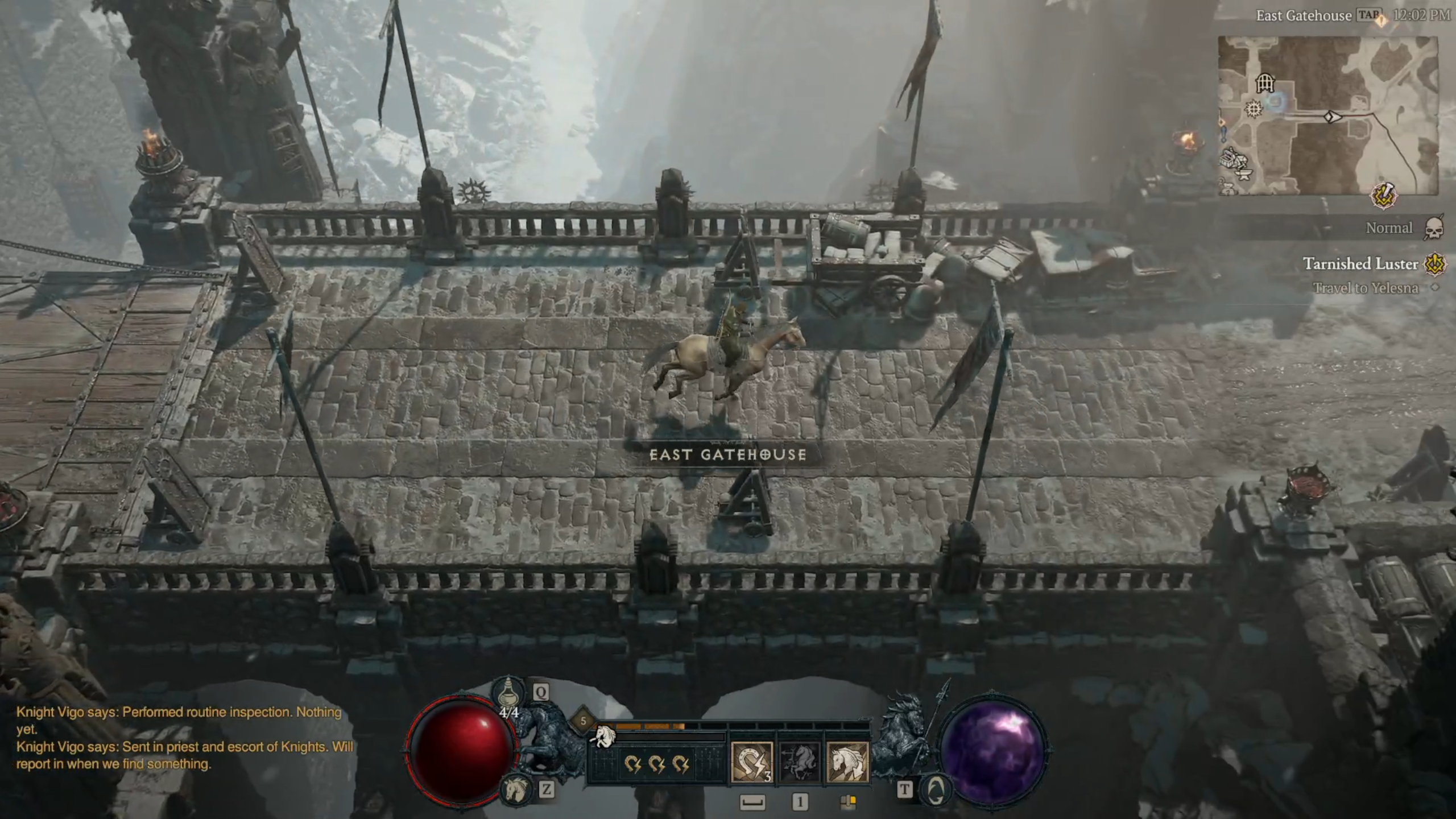Open the minimap
This screenshot has width=1456, height=819.
[x=1327, y=115]
